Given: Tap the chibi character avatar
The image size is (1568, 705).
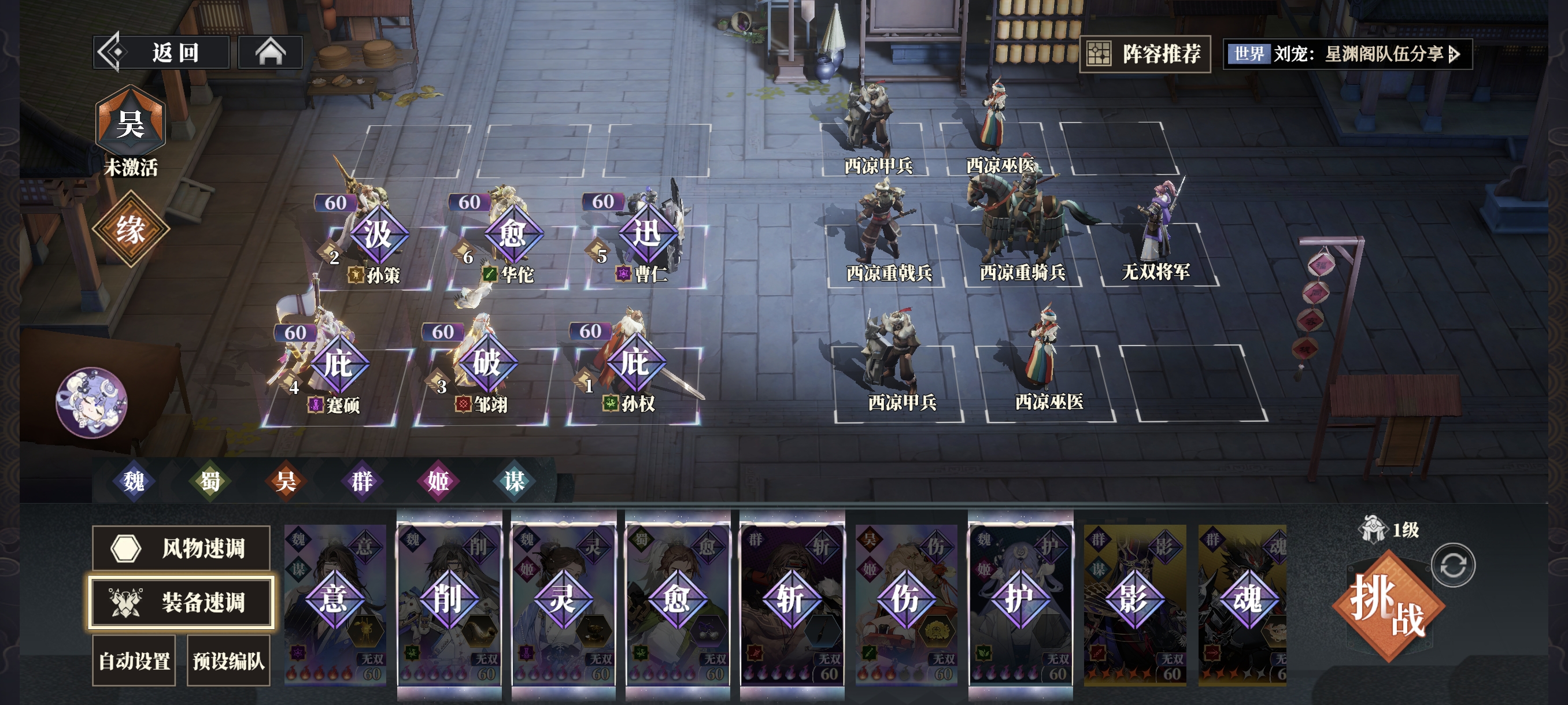Looking at the screenshot, I should click(91, 402).
